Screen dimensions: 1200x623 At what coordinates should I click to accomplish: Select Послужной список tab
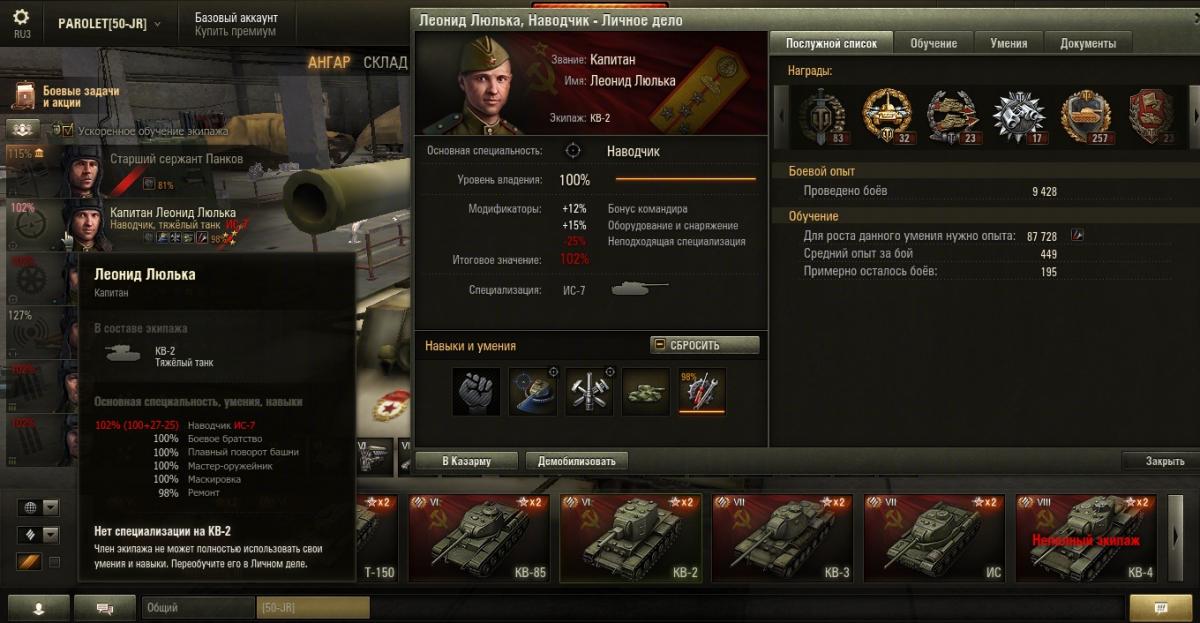pyautogui.click(x=831, y=43)
